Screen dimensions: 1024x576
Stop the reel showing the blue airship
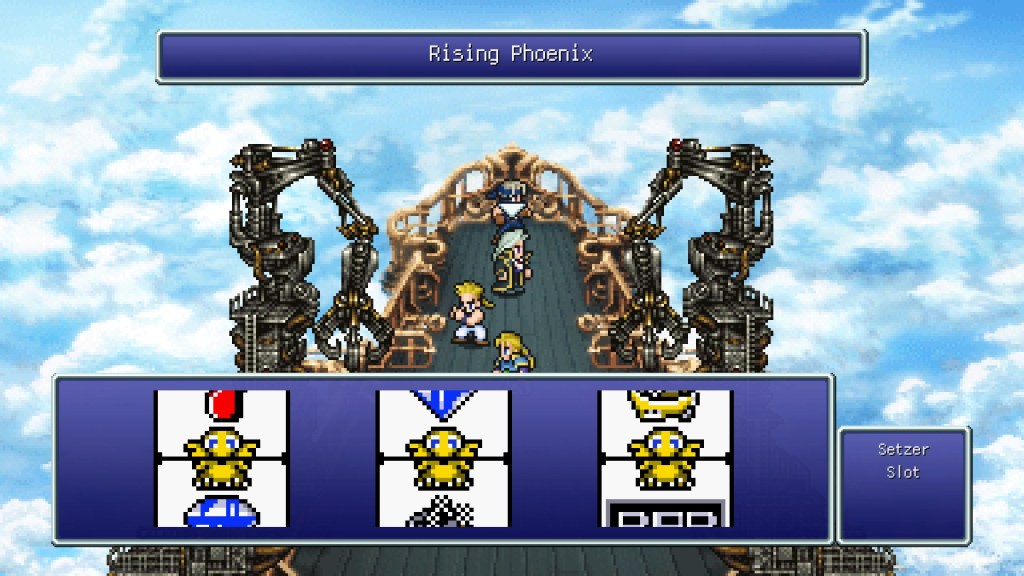(221, 458)
